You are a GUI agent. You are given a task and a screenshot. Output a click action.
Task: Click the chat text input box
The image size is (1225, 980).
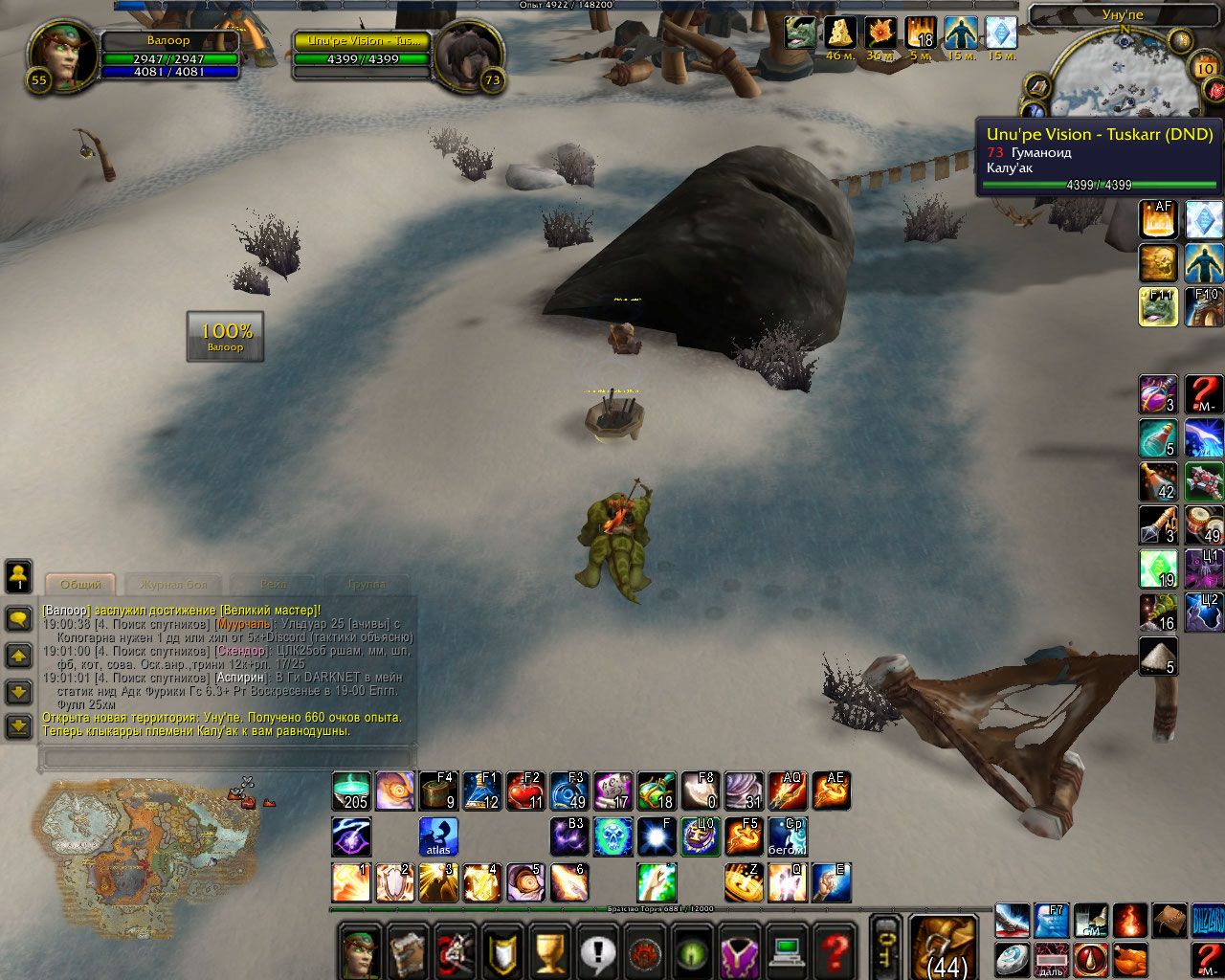pos(228,759)
